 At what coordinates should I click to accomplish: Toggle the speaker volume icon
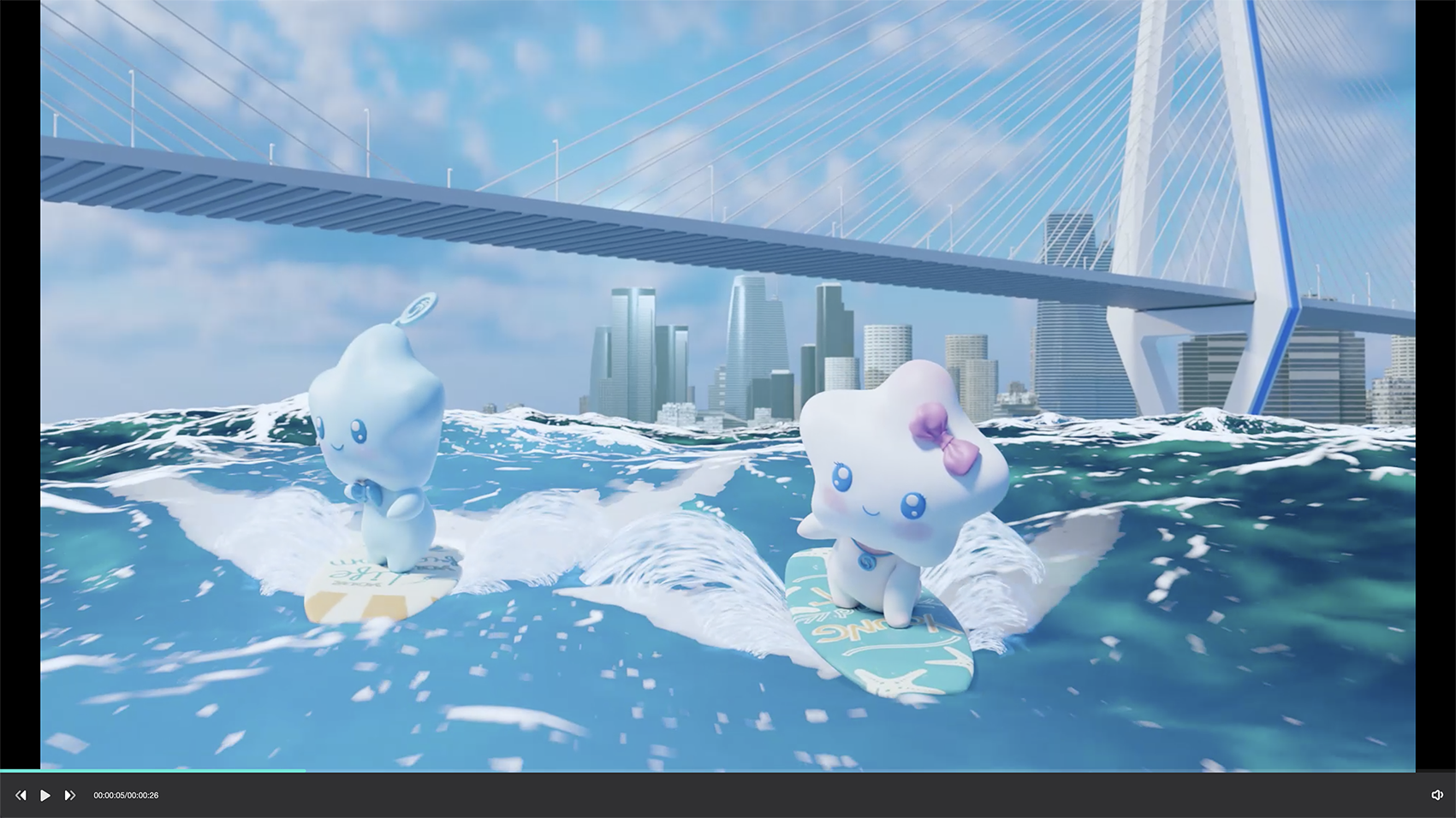(x=1437, y=796)
